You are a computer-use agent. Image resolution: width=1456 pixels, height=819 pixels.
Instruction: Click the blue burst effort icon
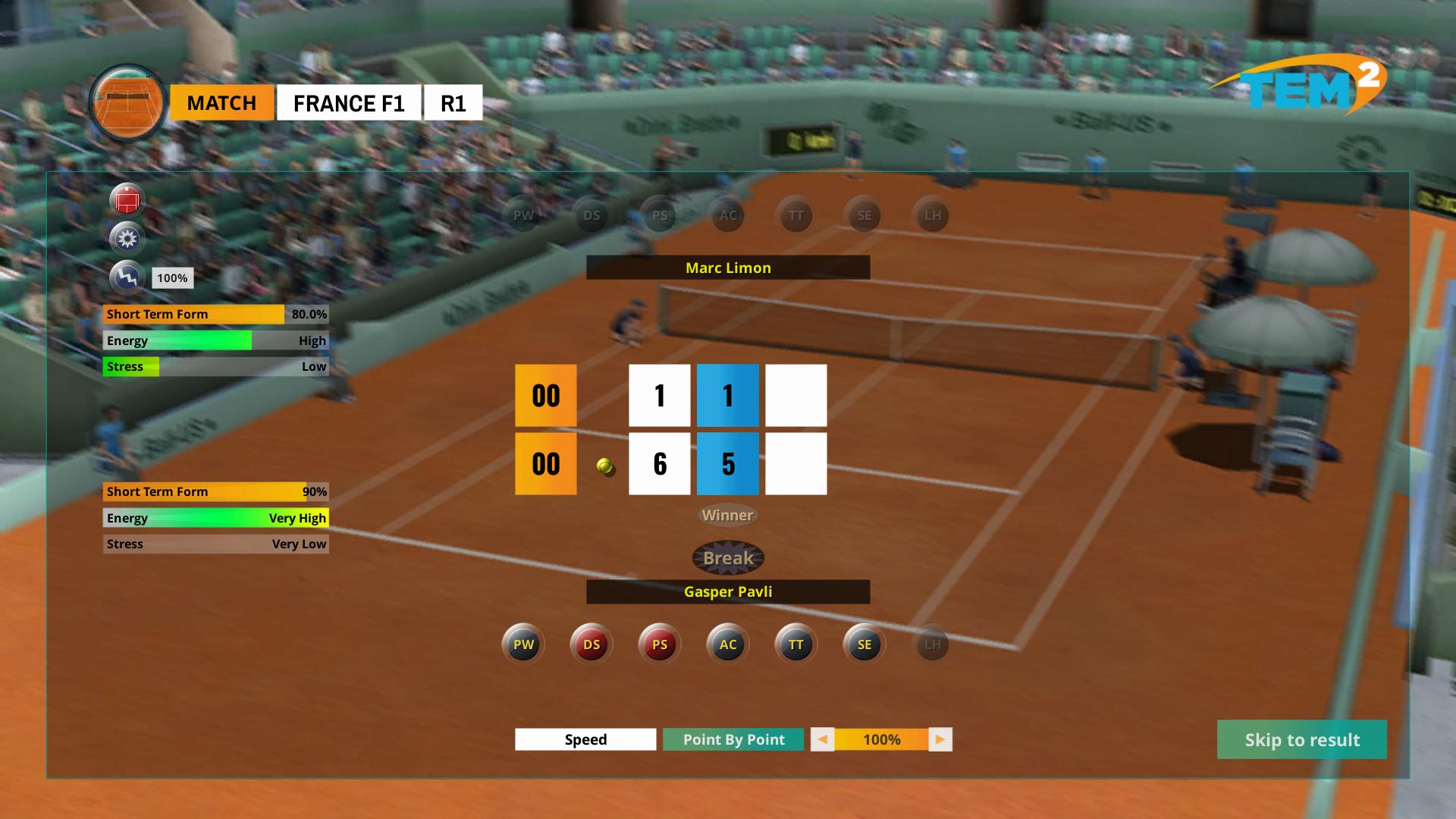click(128, 239)
